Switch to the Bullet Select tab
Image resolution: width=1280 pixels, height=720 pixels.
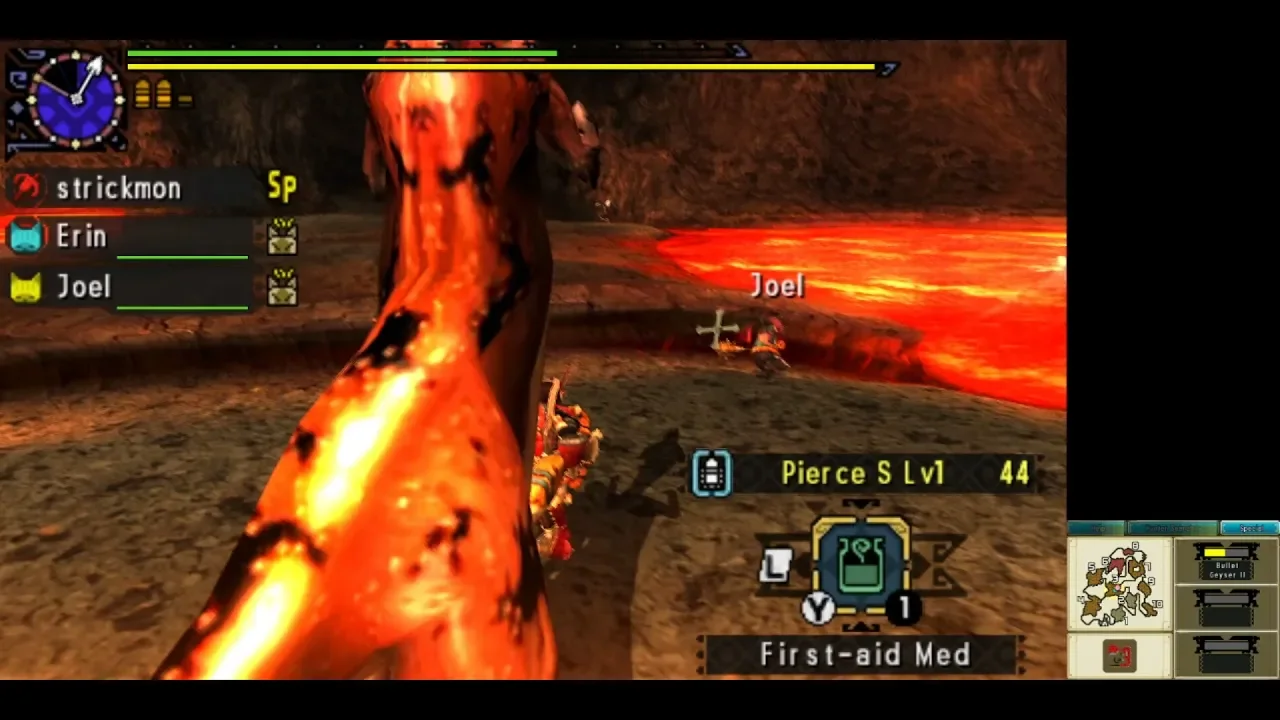(x=1172, y=528)
